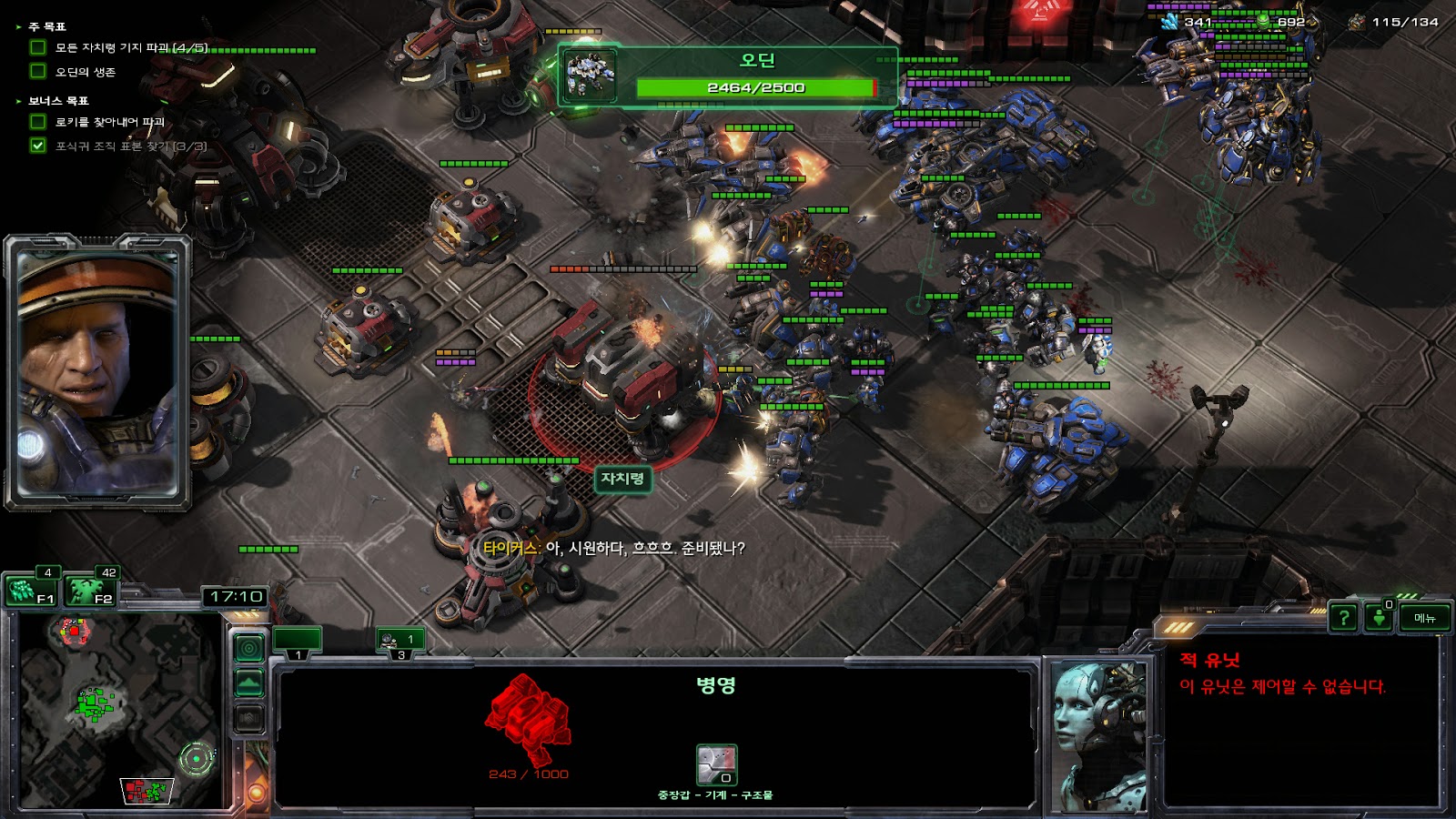Collapse the 주 목표 objectives header
Screen dimensions: 1456x819
click(46, 27)
